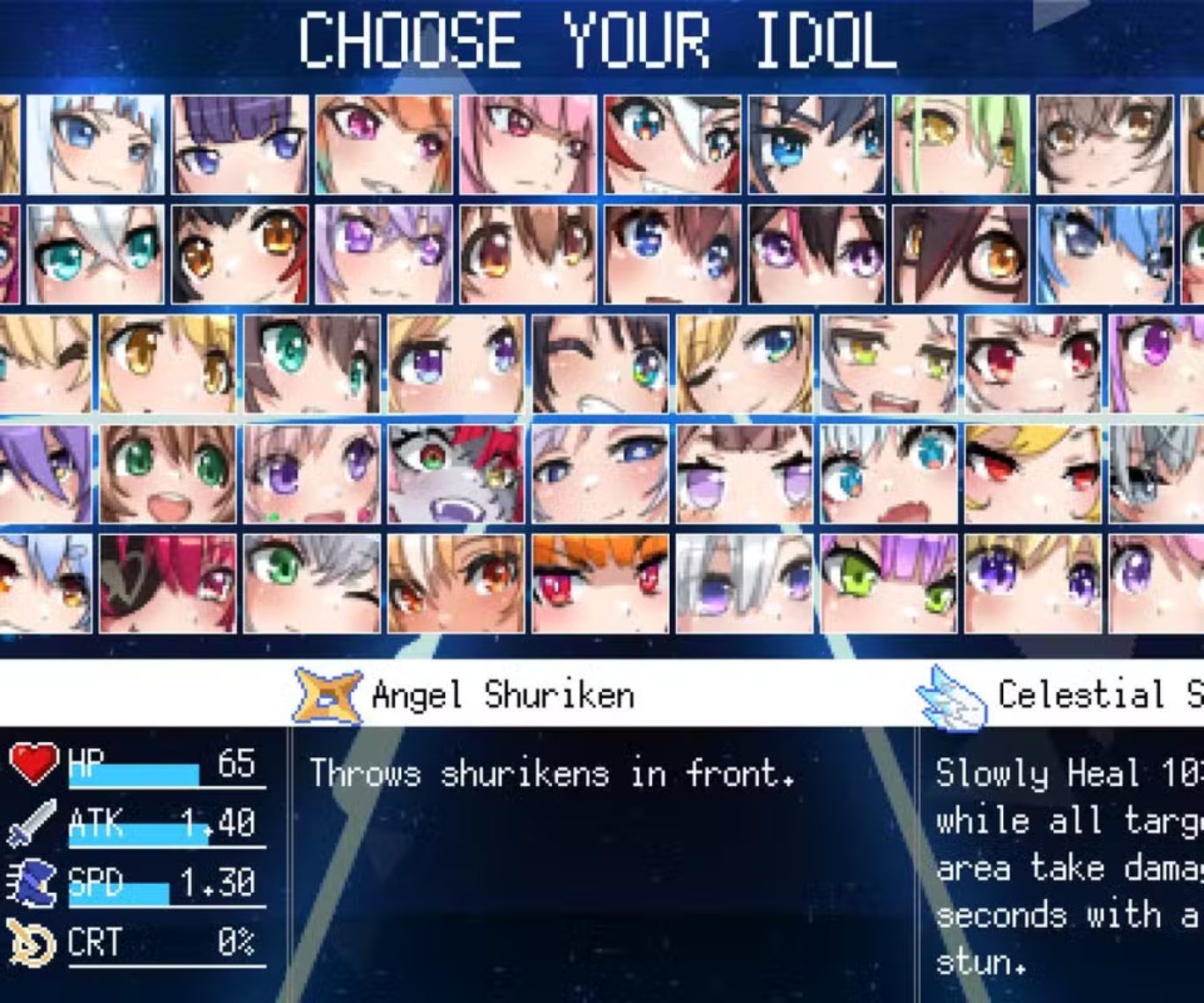Select the black and red-haired idol with amber eyes

(240, 254)
